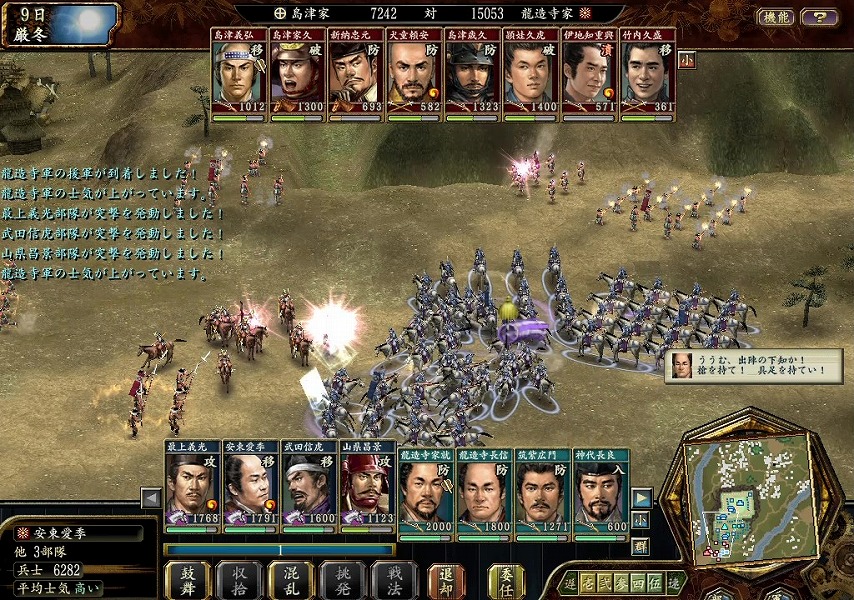
Task: Trigger the 挑発 provoke command
Action: [x=342, y=580]
